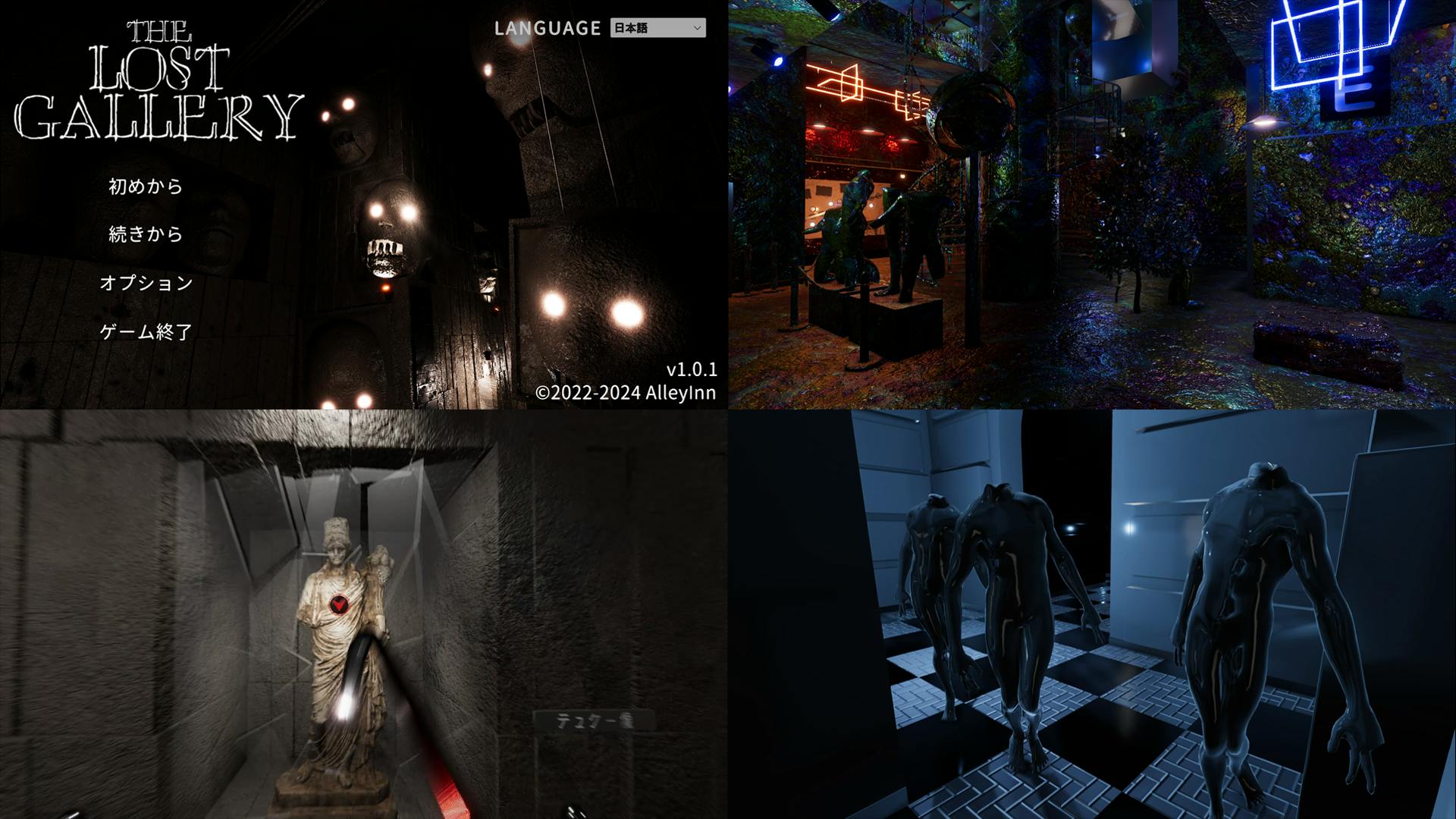Start a new game with 初めから

click(x=146, y=187)
